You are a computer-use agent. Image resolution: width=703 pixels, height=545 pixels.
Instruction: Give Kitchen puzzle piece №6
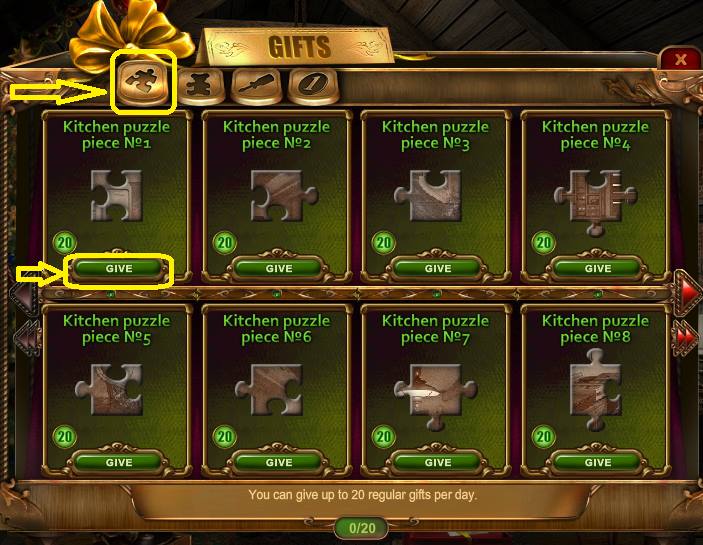[279, 463]
